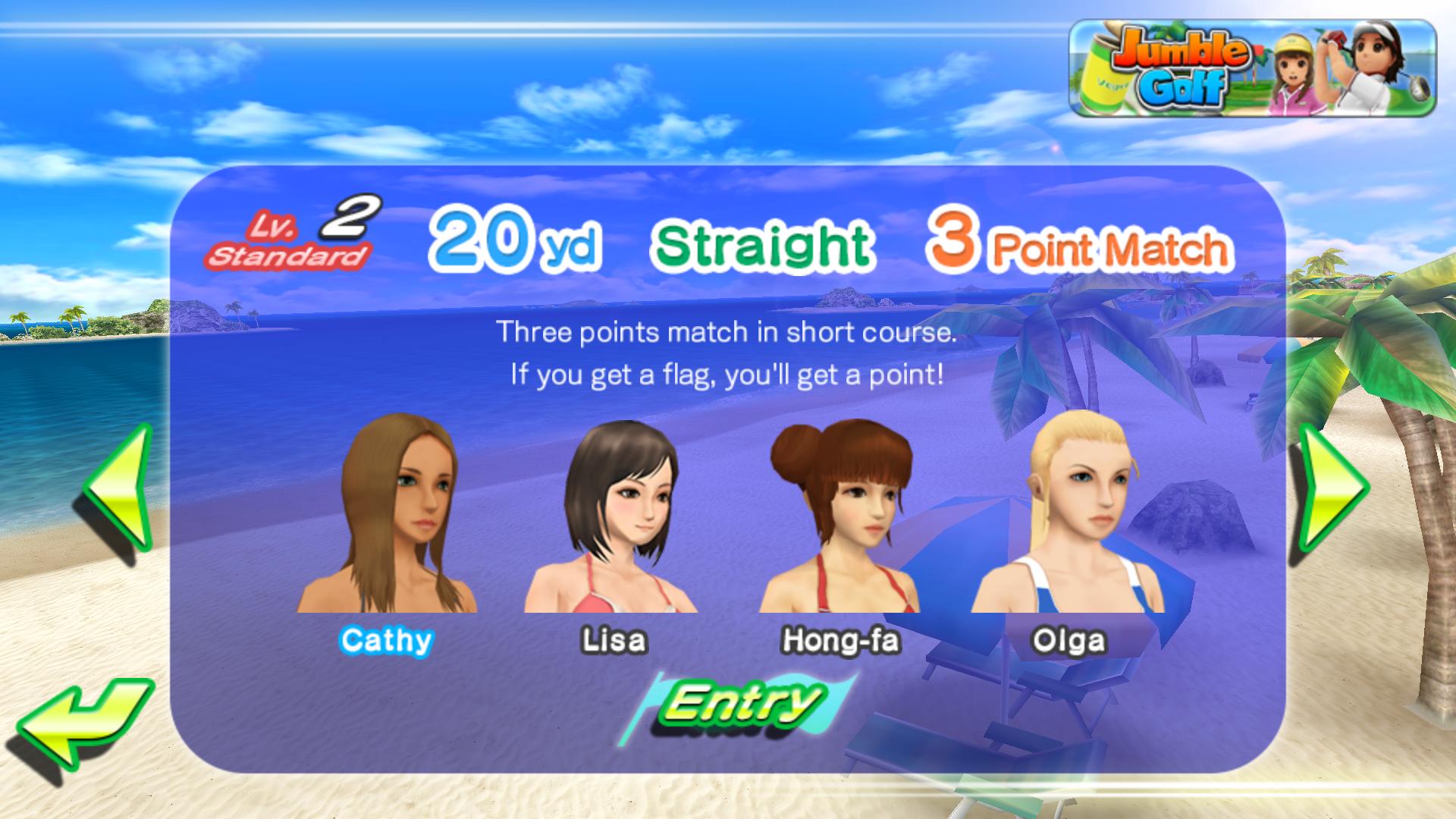Go to the next match with right arrow
The image size is (1456, 819).
[x=1333, y=489]
